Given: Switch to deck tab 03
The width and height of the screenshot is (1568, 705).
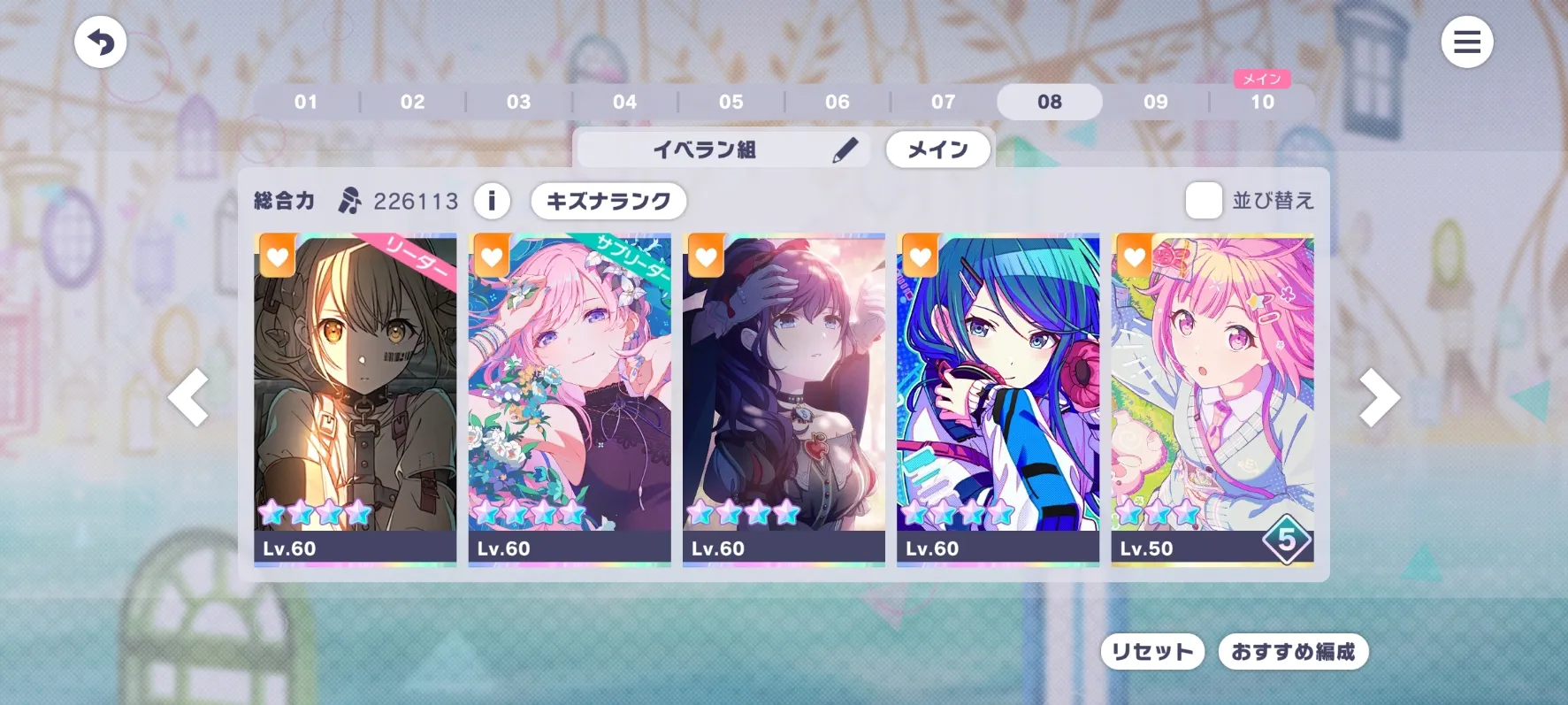Looking at the screenshot, I should [518, 102].
